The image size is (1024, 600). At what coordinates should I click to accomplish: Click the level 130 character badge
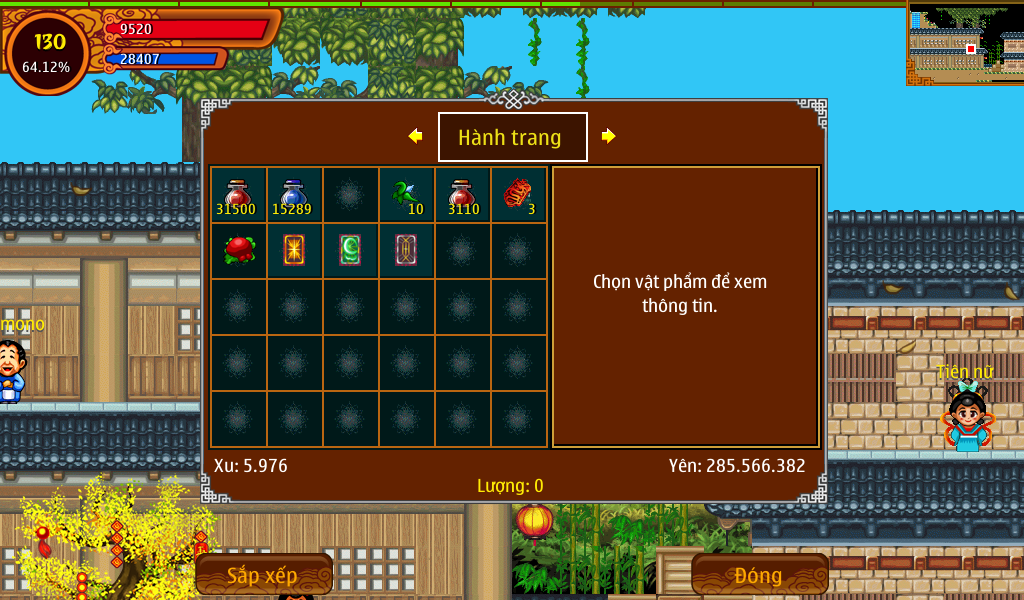(48, 52)
